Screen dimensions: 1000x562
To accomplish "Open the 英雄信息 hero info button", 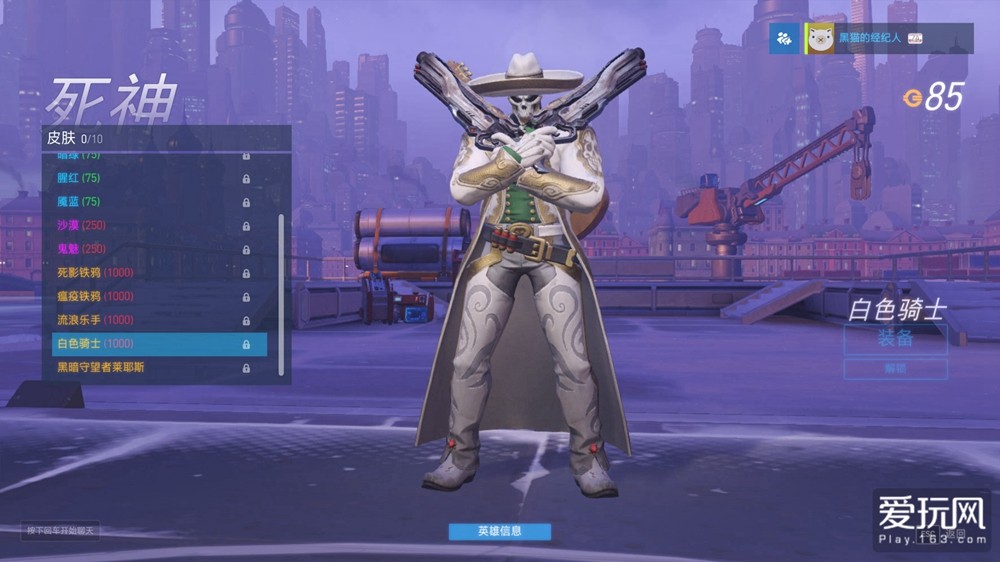I will (x=499, y=531).
